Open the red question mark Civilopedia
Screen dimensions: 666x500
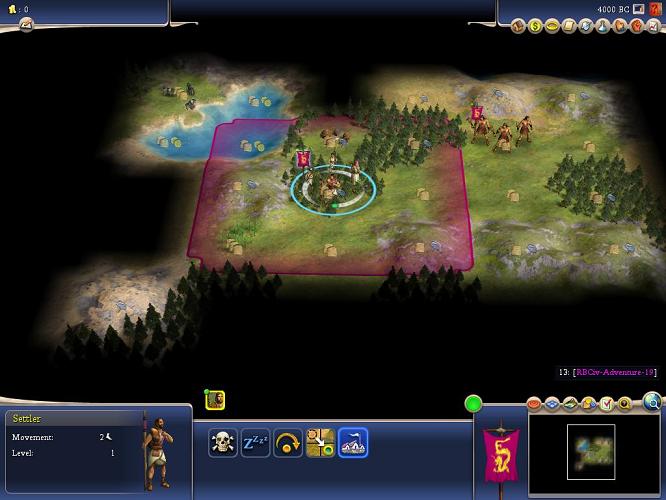655,9
